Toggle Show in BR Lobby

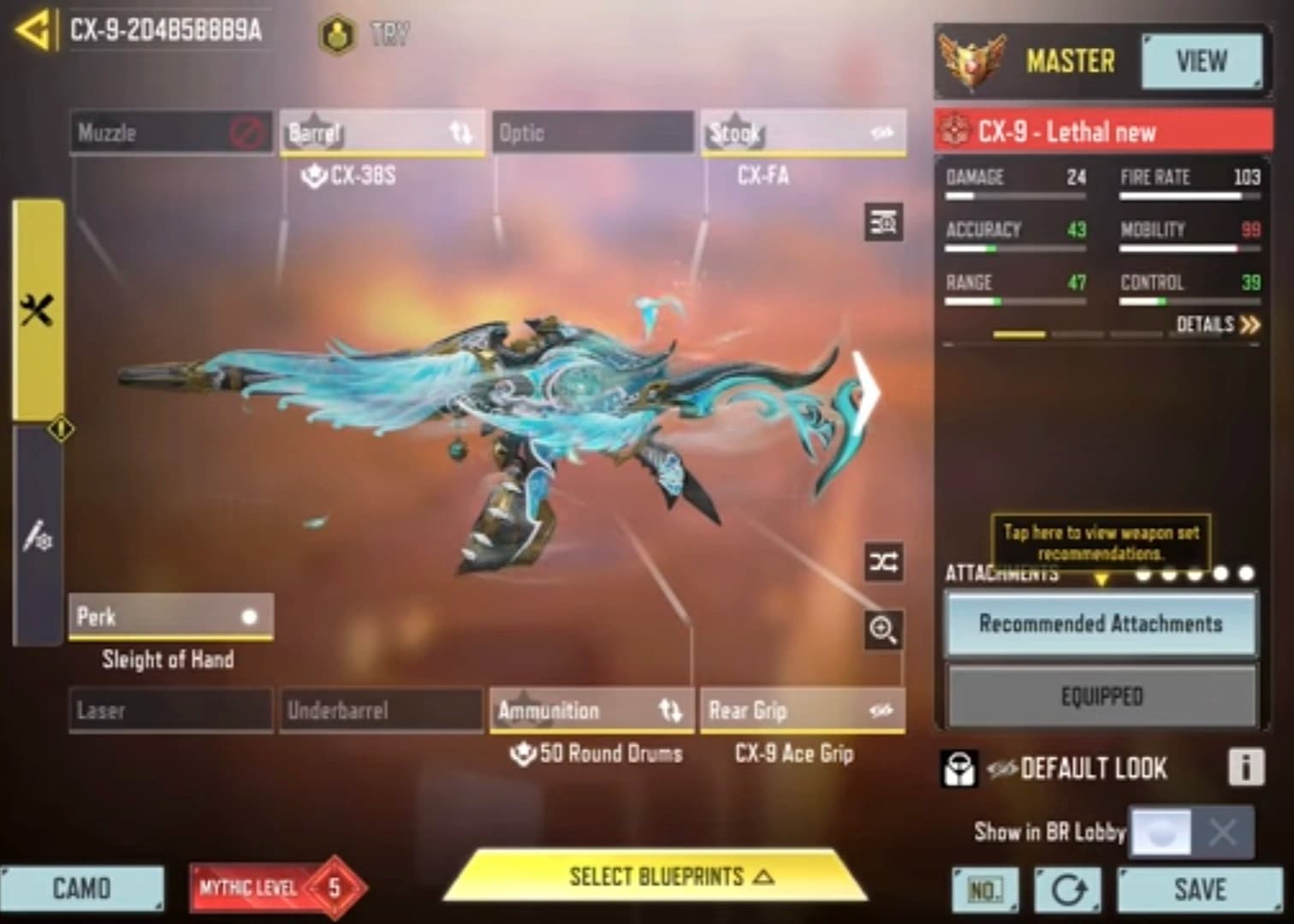[1191, 832]
